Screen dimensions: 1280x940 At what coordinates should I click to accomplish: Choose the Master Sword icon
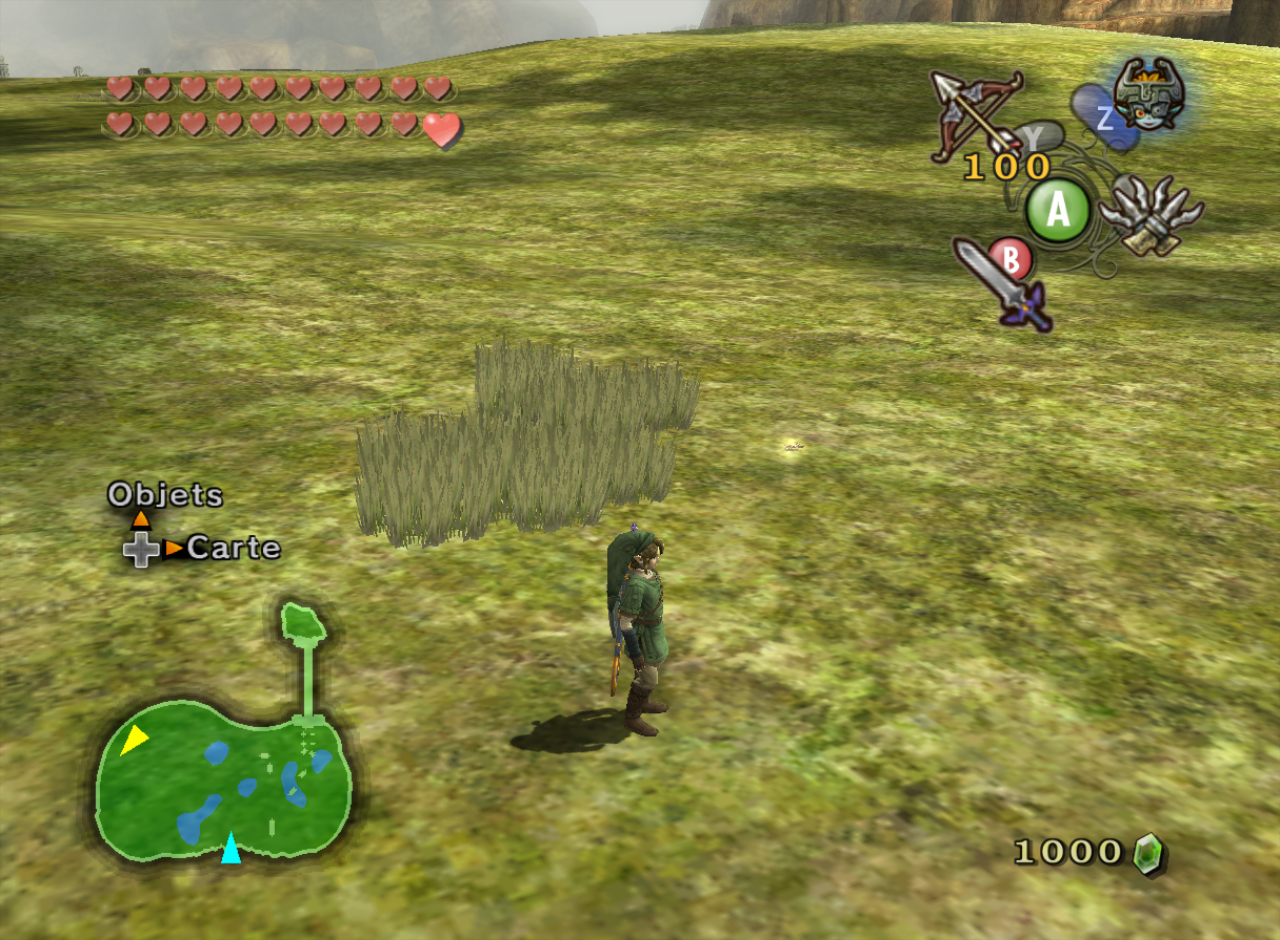pos(1002,285)
